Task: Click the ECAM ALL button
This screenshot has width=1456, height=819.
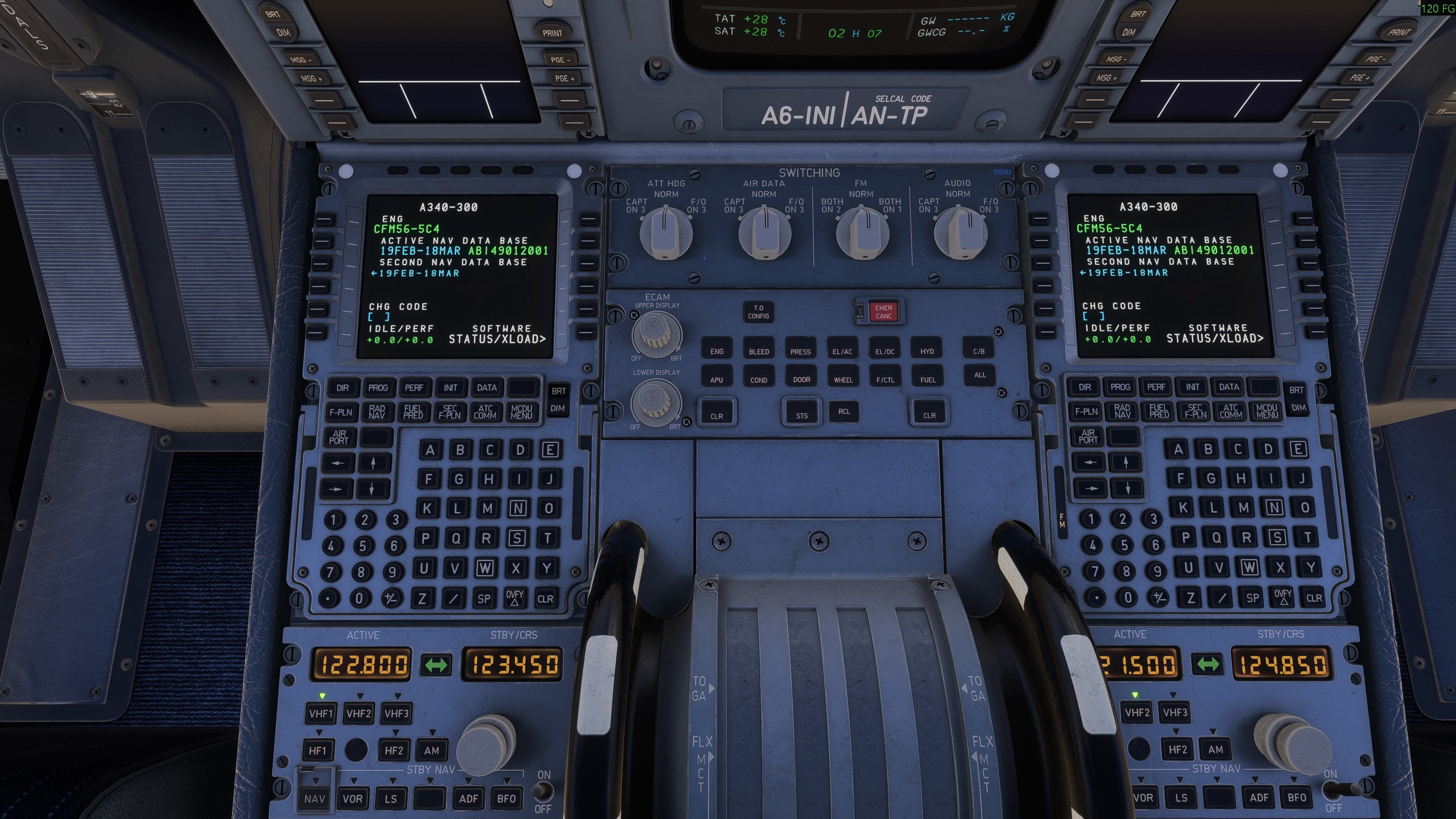Action: pos(979,375)
